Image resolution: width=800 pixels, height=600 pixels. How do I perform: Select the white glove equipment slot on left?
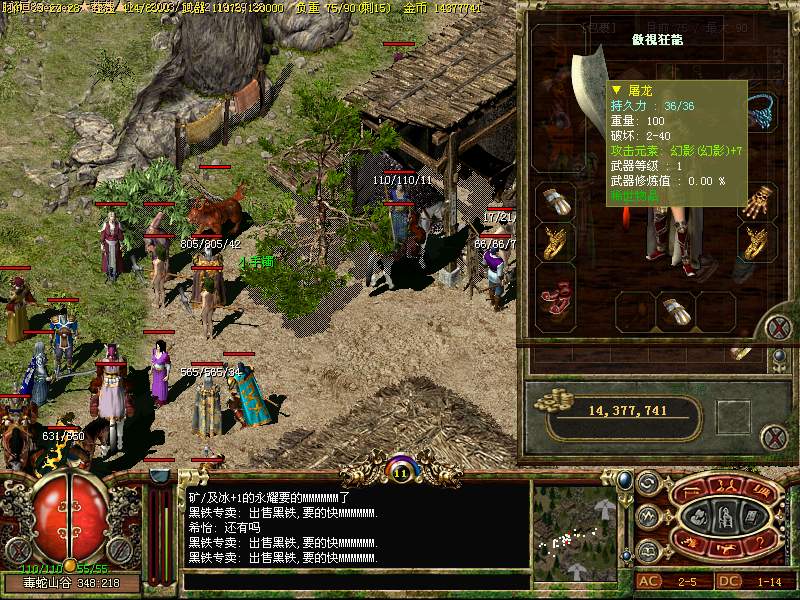tap(555, 201)
